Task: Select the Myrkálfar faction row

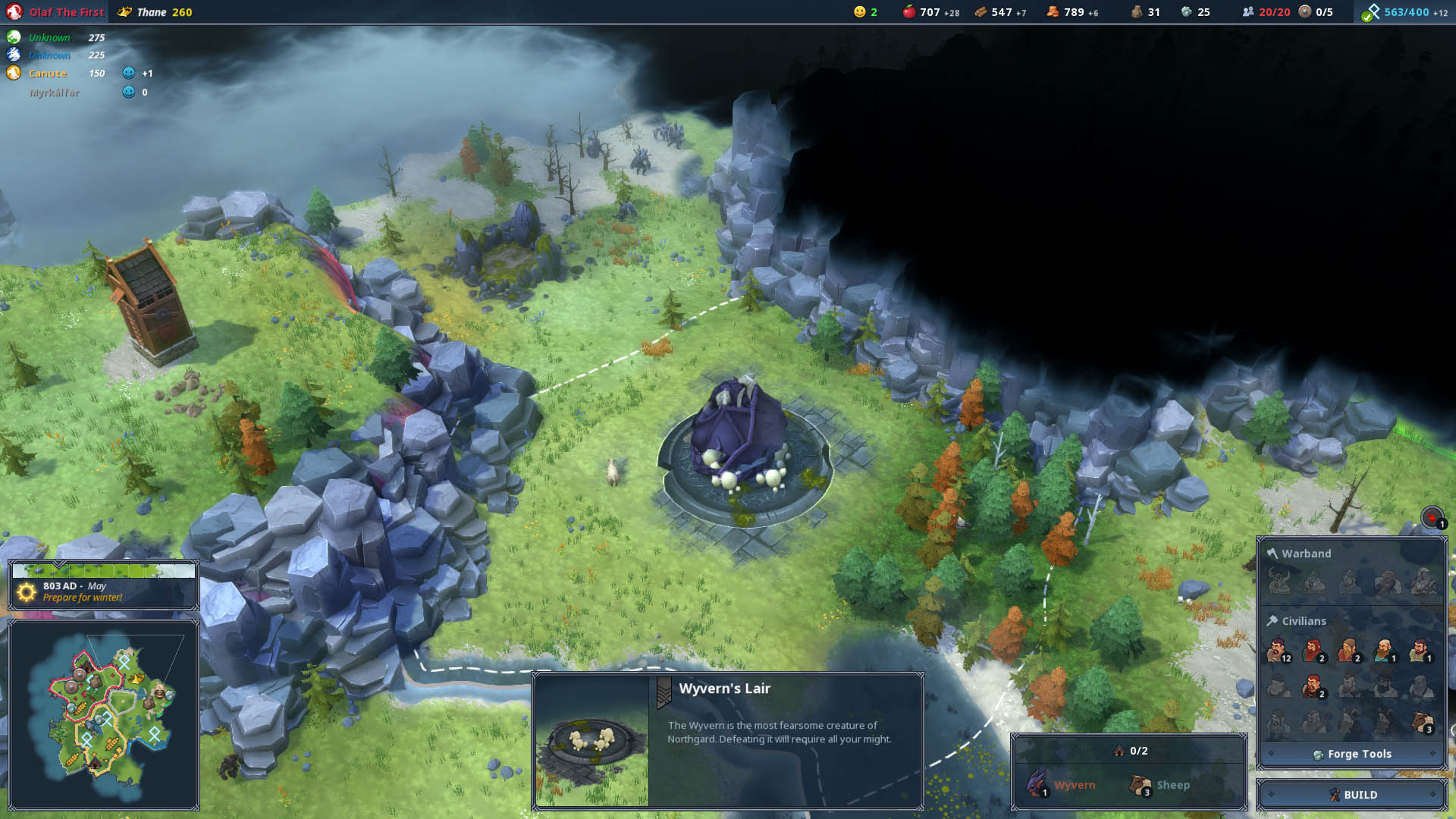Action: coord(55,93)
